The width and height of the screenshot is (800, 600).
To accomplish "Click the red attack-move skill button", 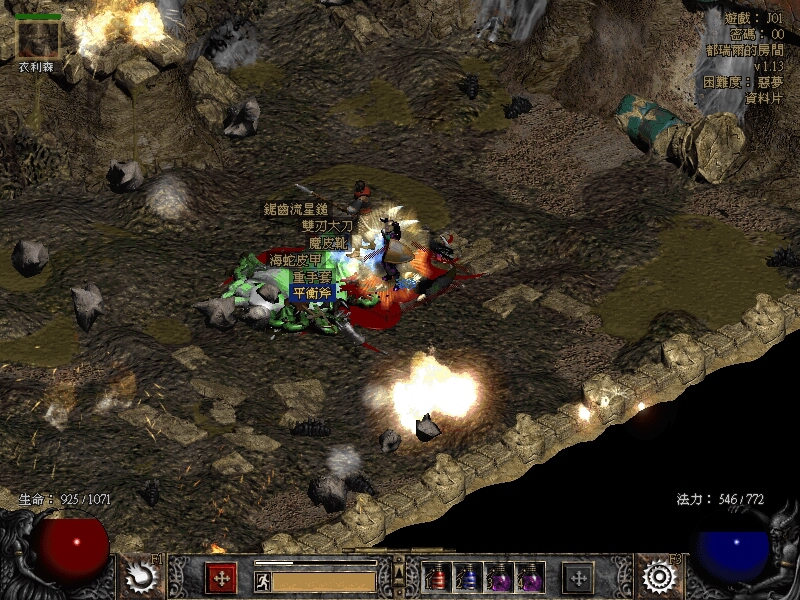I will (x=221, y=577).
